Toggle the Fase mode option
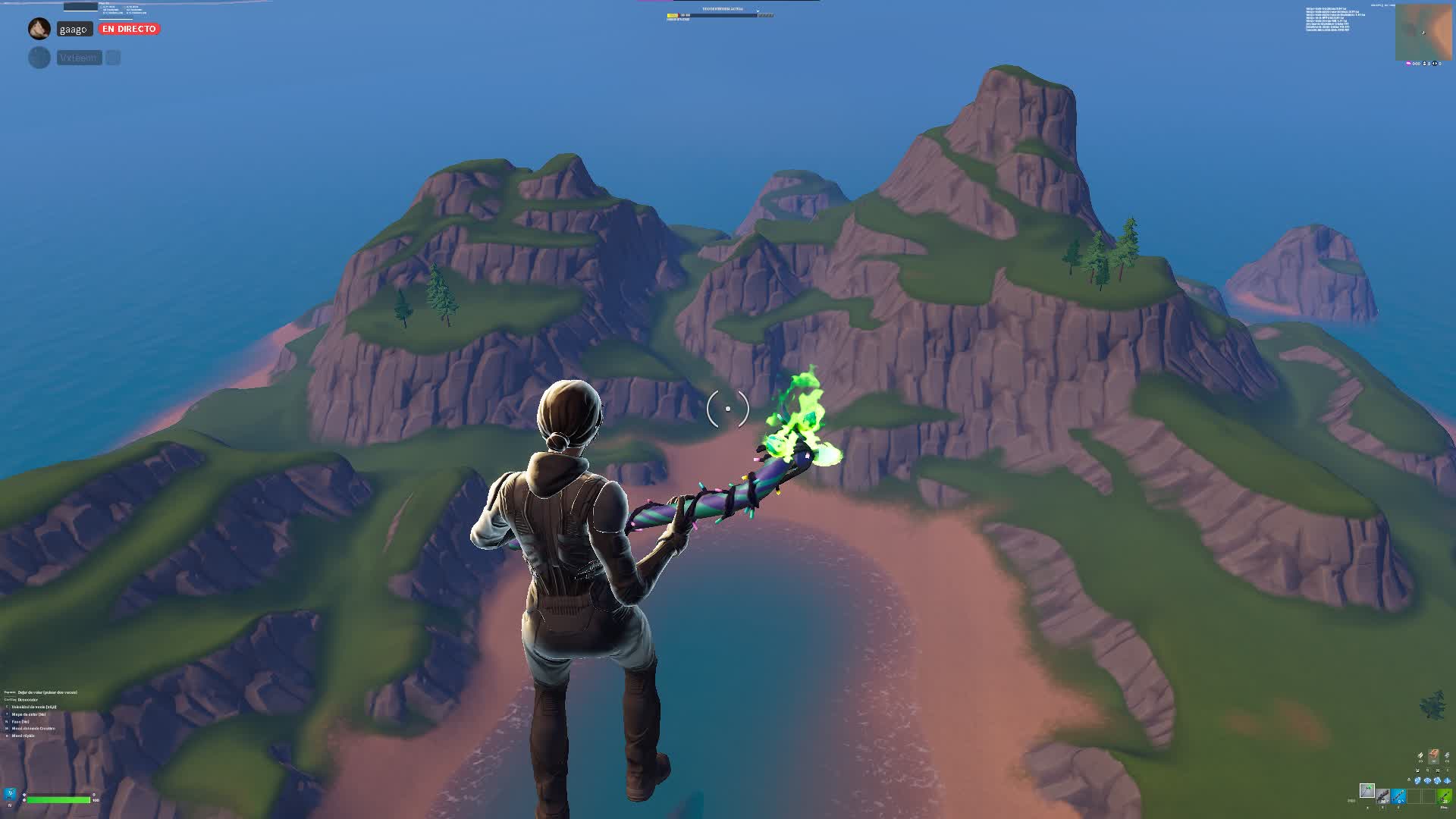Screen dimensions: 1456x819 pos(20,722)
